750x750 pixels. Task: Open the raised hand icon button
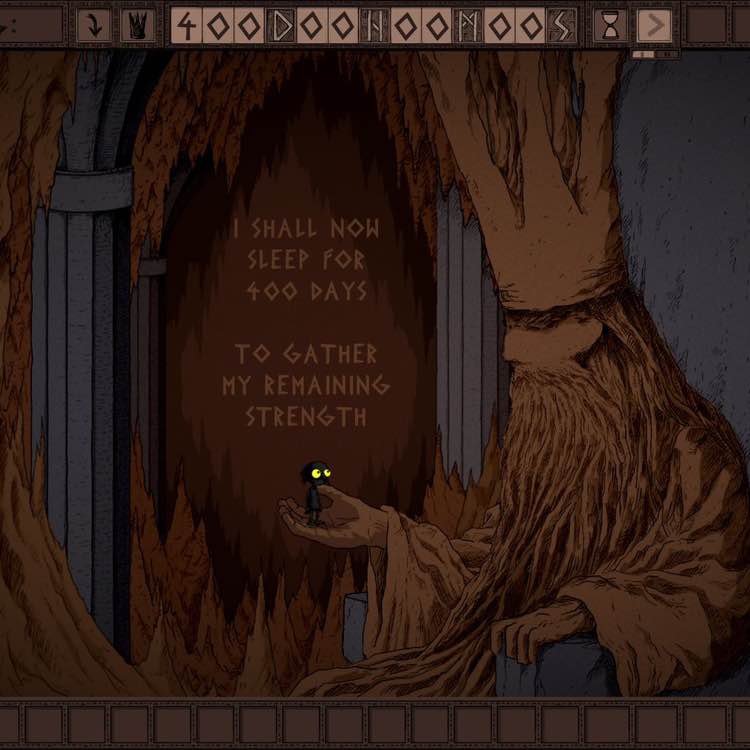(137, 25)
